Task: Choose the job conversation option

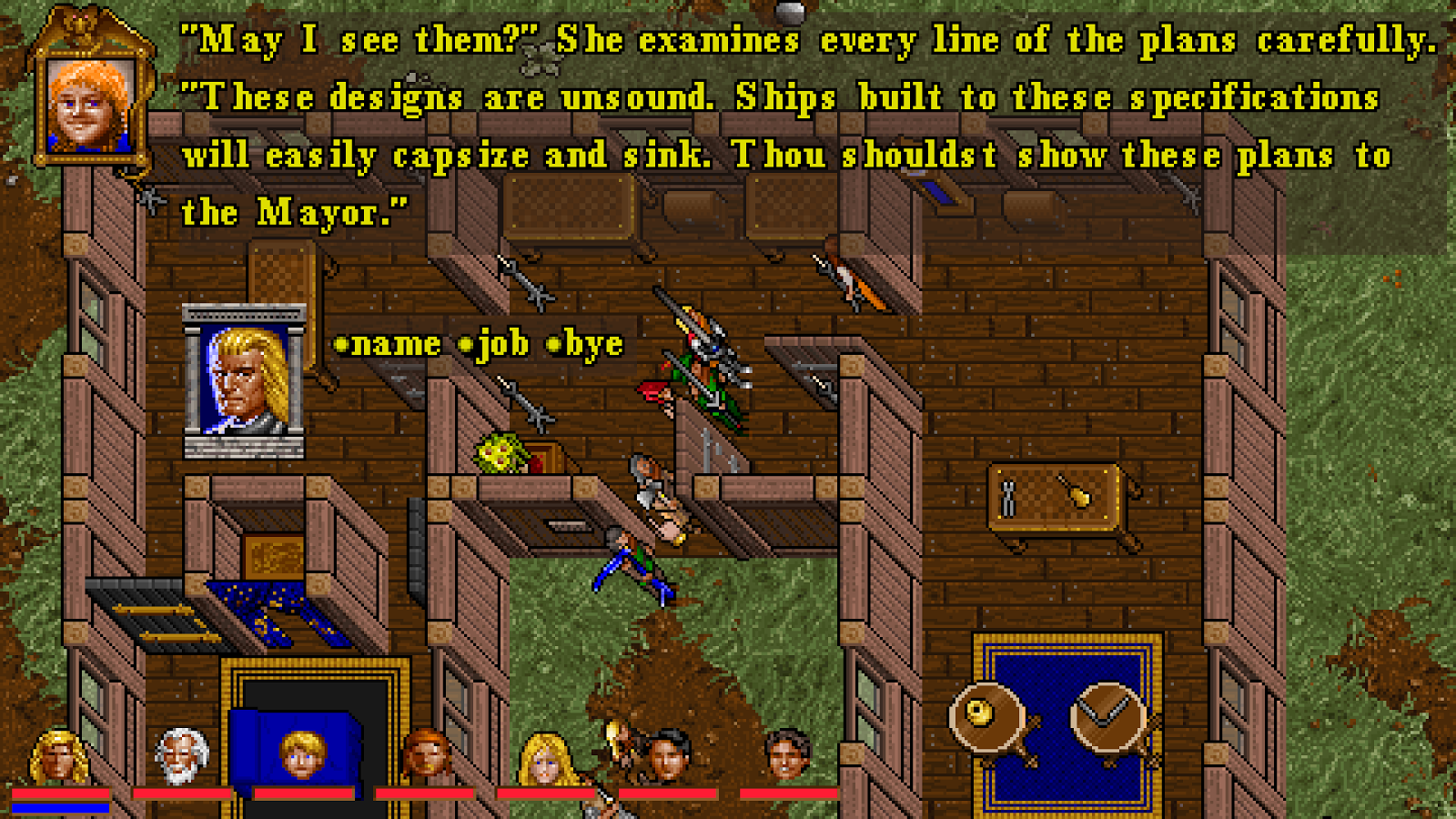Action: (503, 344)
